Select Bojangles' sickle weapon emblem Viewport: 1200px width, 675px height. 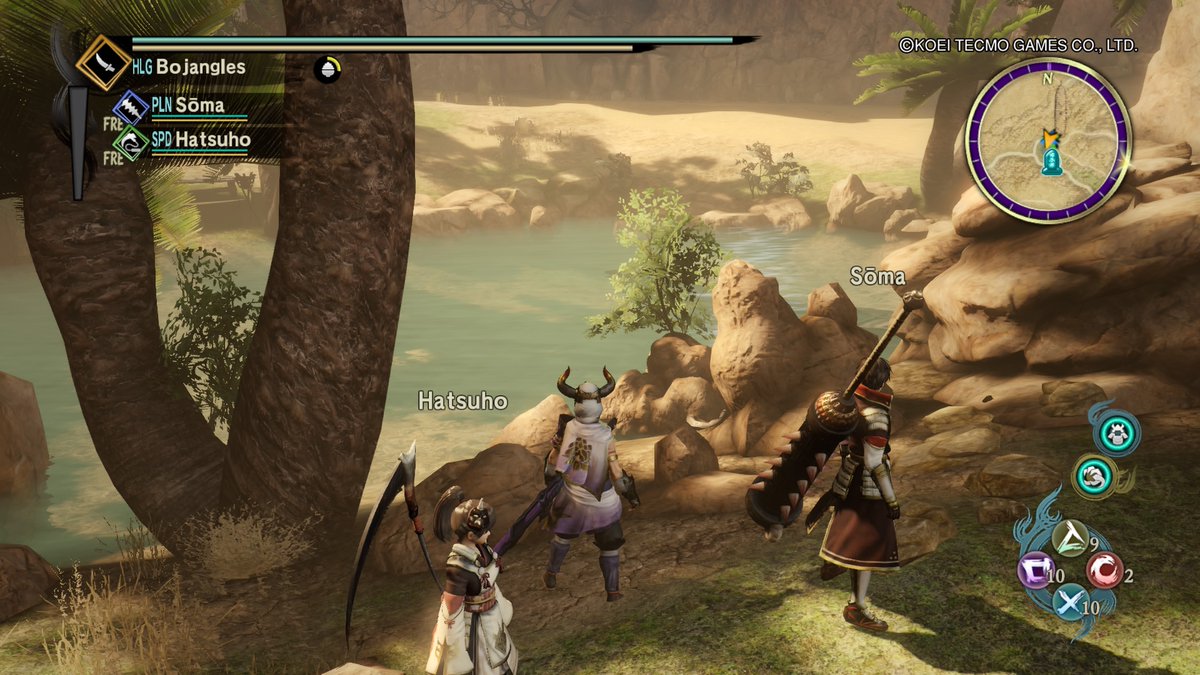[104, 62]
